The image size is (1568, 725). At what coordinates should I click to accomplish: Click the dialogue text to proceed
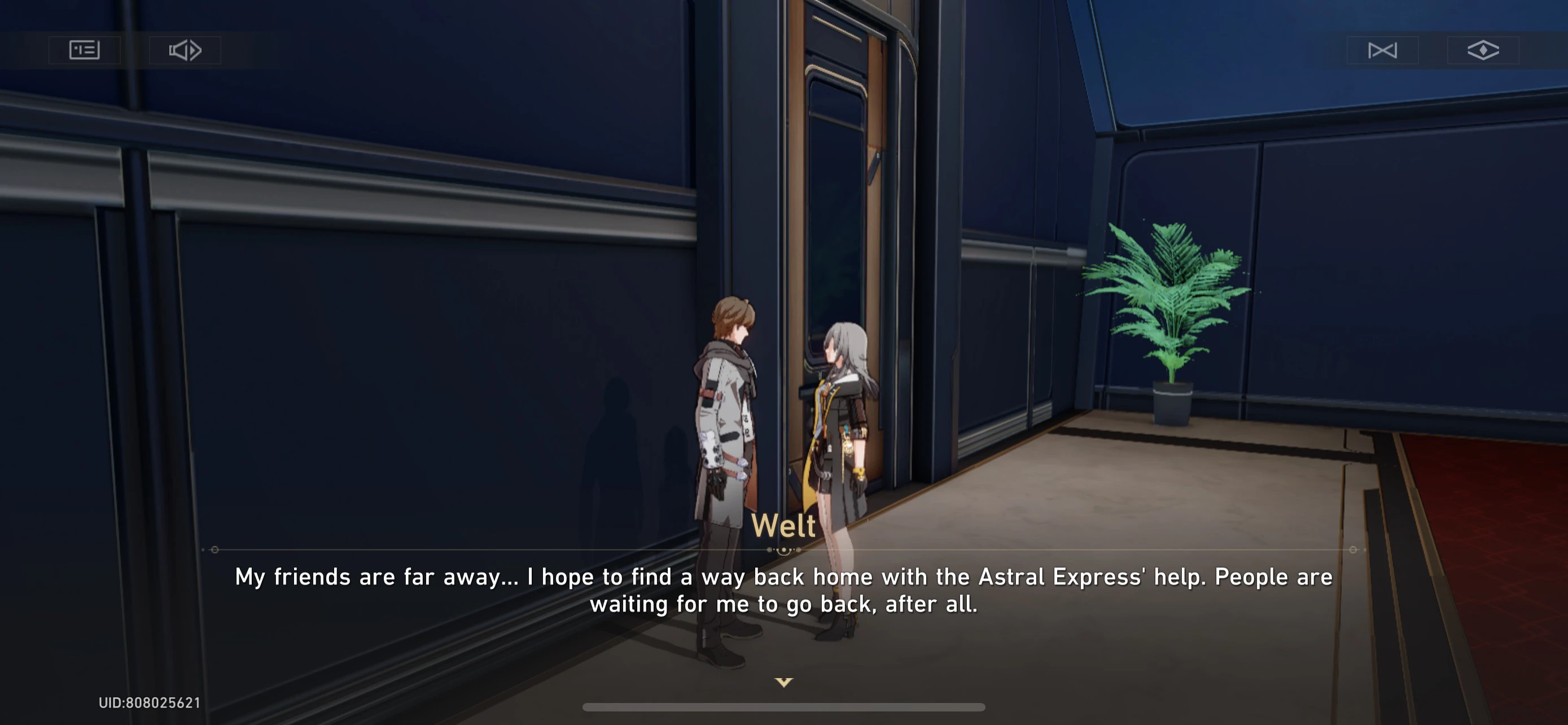[784, 589]
